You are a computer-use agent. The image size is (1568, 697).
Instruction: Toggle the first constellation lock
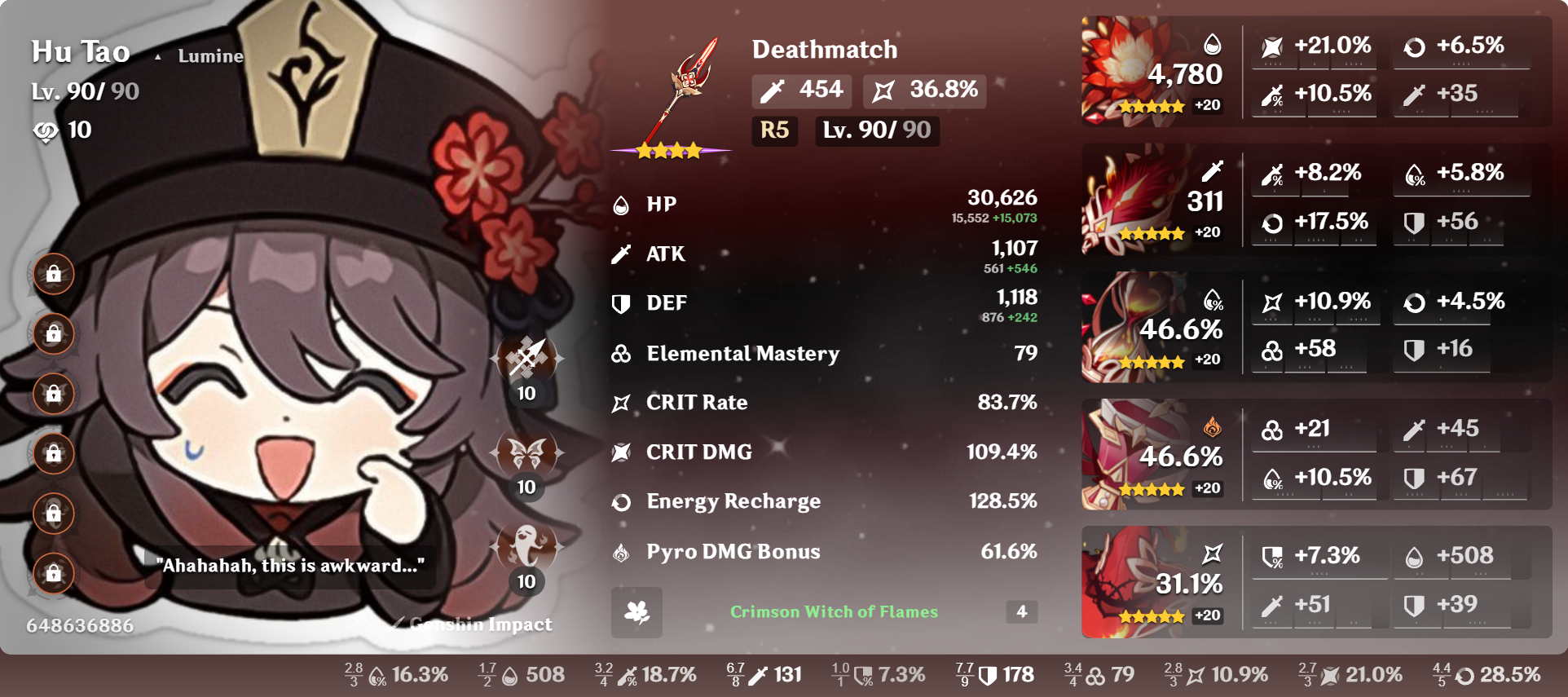pos(53,274)
